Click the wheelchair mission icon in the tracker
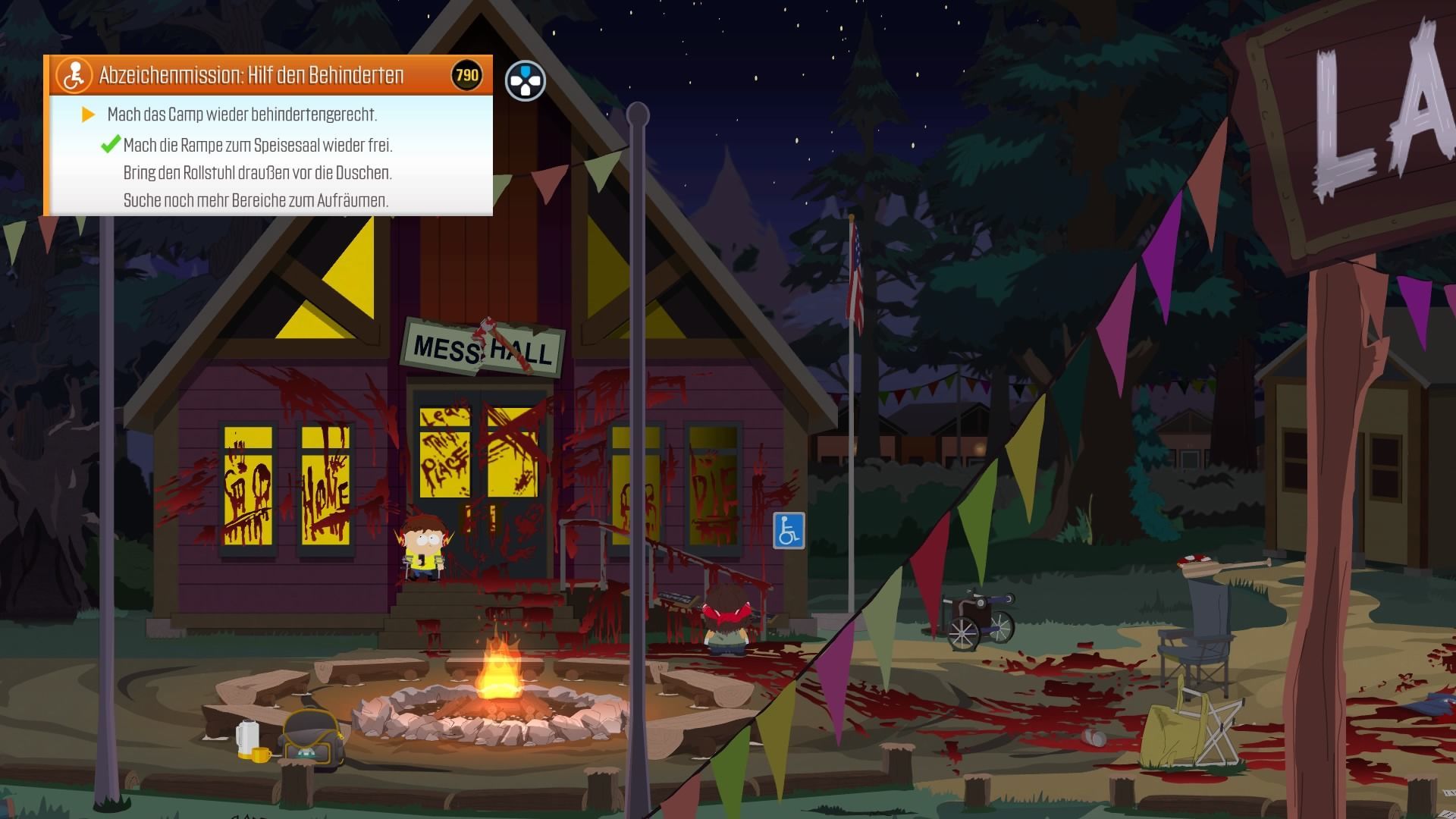 [74, 75]
